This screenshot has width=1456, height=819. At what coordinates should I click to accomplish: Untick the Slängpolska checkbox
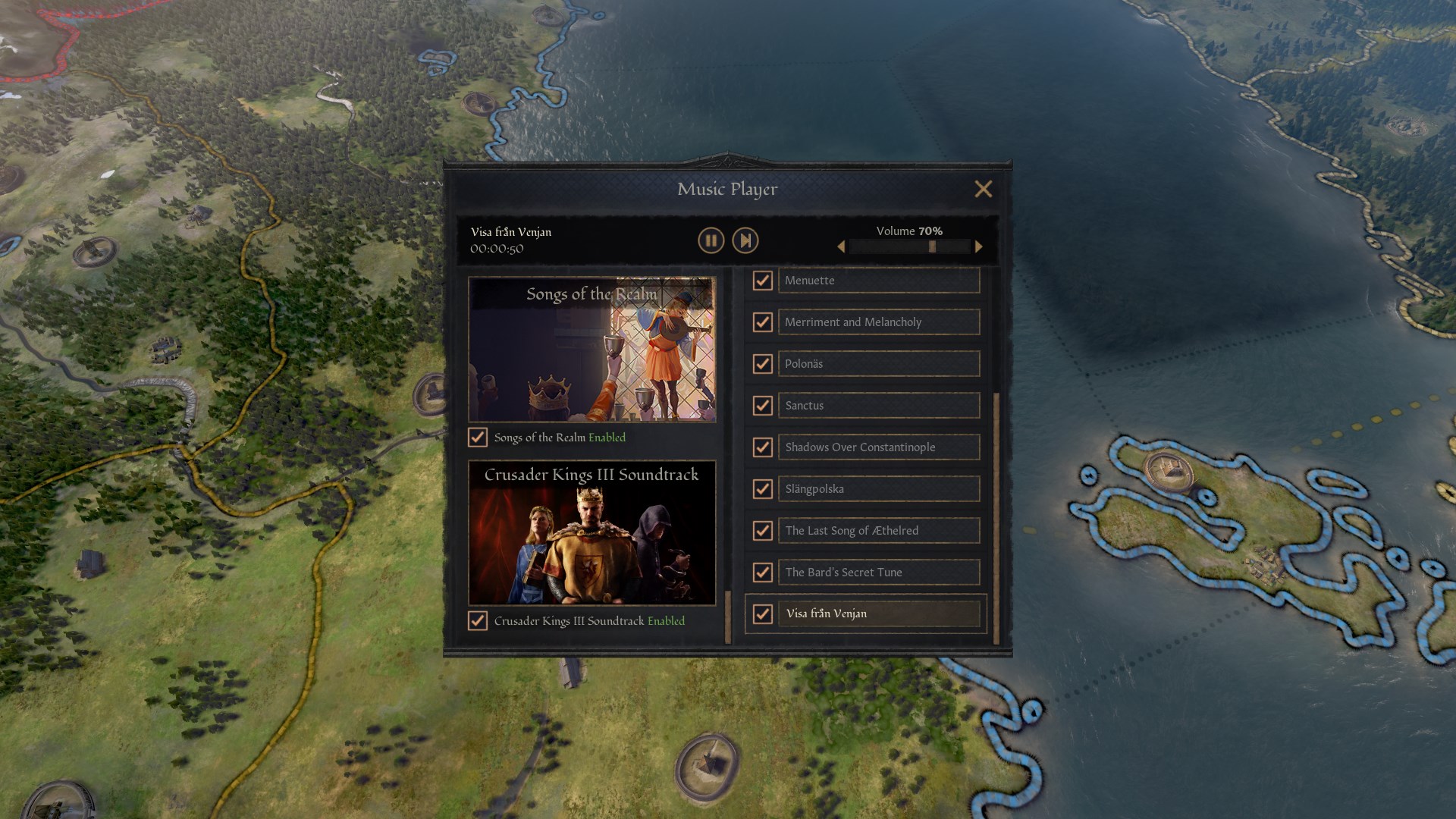762,489
